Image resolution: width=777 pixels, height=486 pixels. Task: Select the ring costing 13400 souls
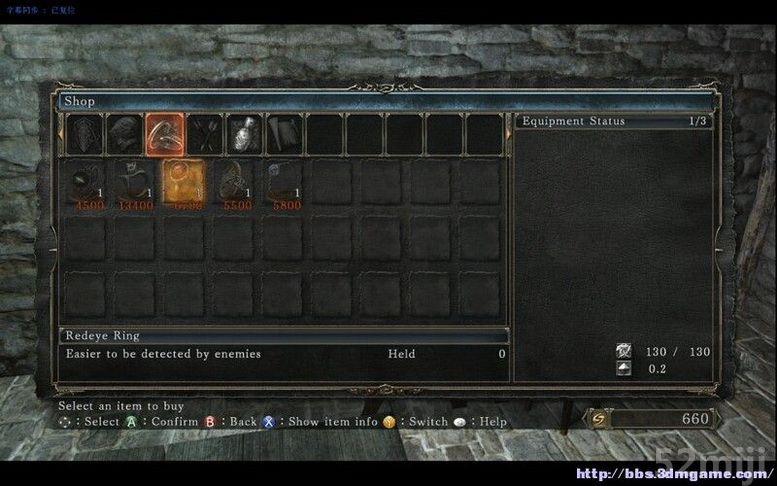pos(134,185)
